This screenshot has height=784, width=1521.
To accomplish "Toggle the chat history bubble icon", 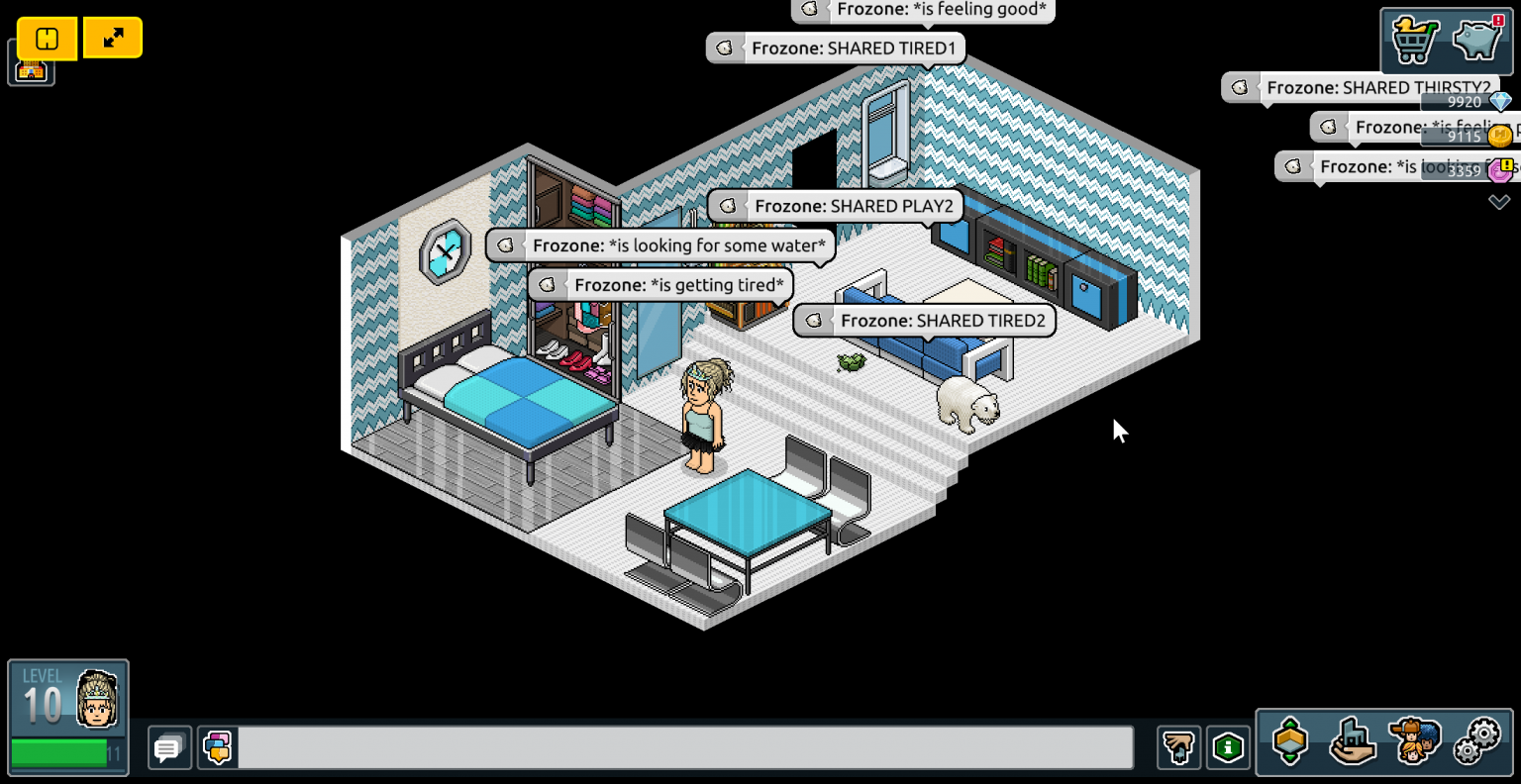I will pos(168,747).
